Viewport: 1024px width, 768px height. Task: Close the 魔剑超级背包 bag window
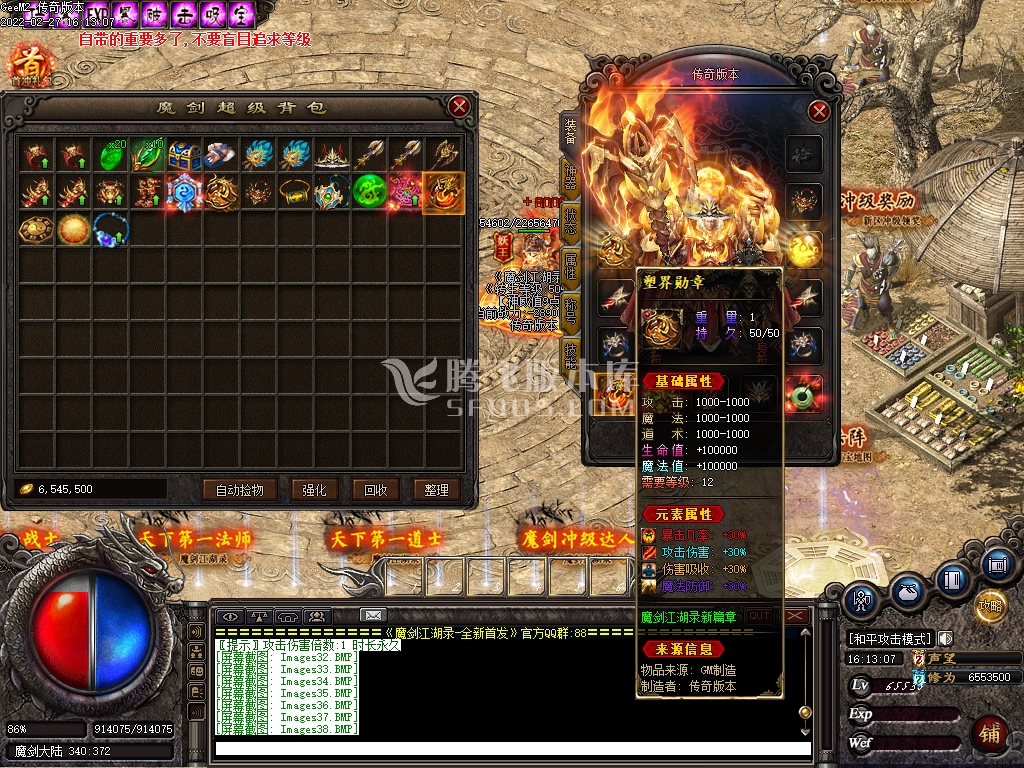[x=459, y=107]
